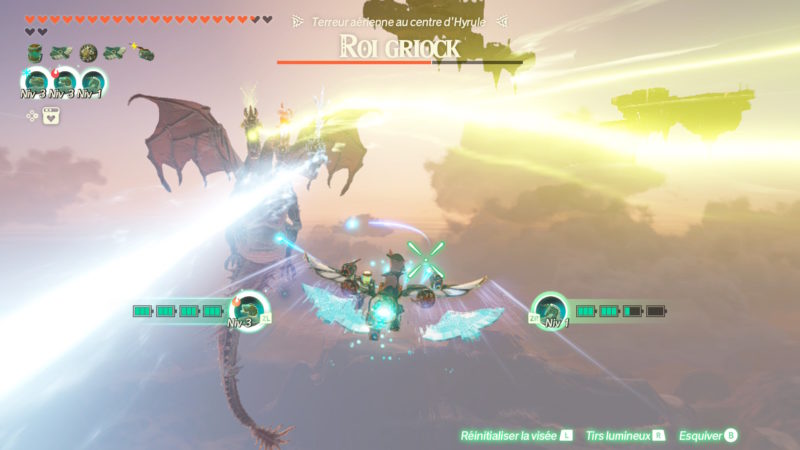The image size is (800, 450).
Task: Open the heart panel icon beside the d-pad glyph
Action: tap(50, 115)
